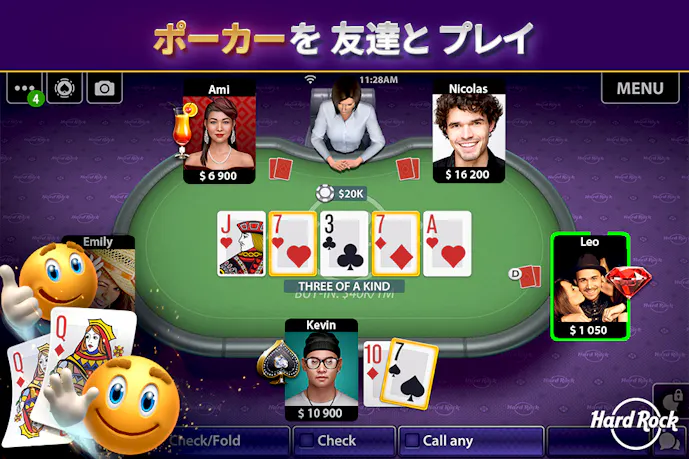
Task: Tap the dealer at the table
Action: point(343,125)
